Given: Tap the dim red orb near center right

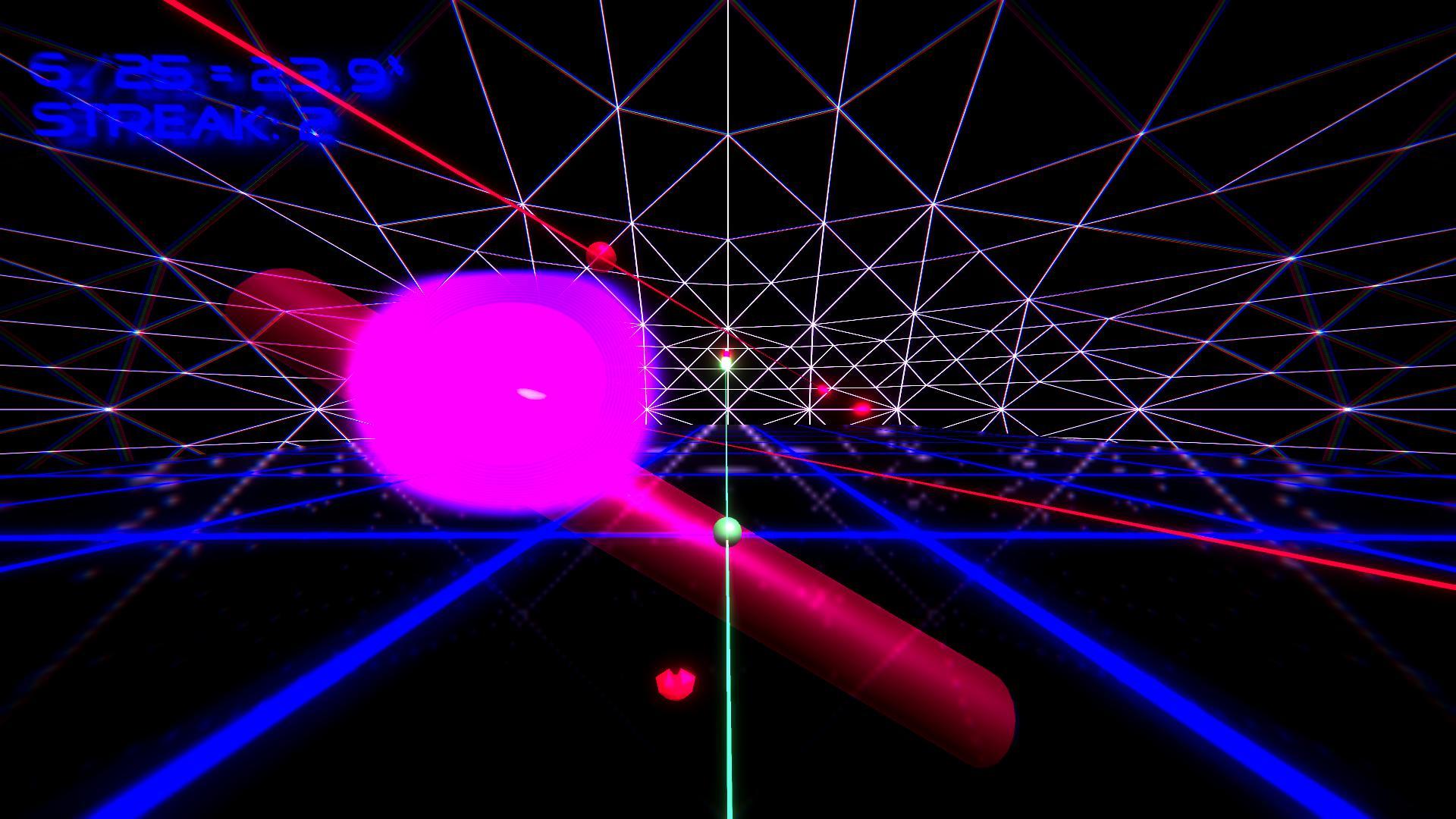Looking at the screenshot, I should click(x=822, y=388).
